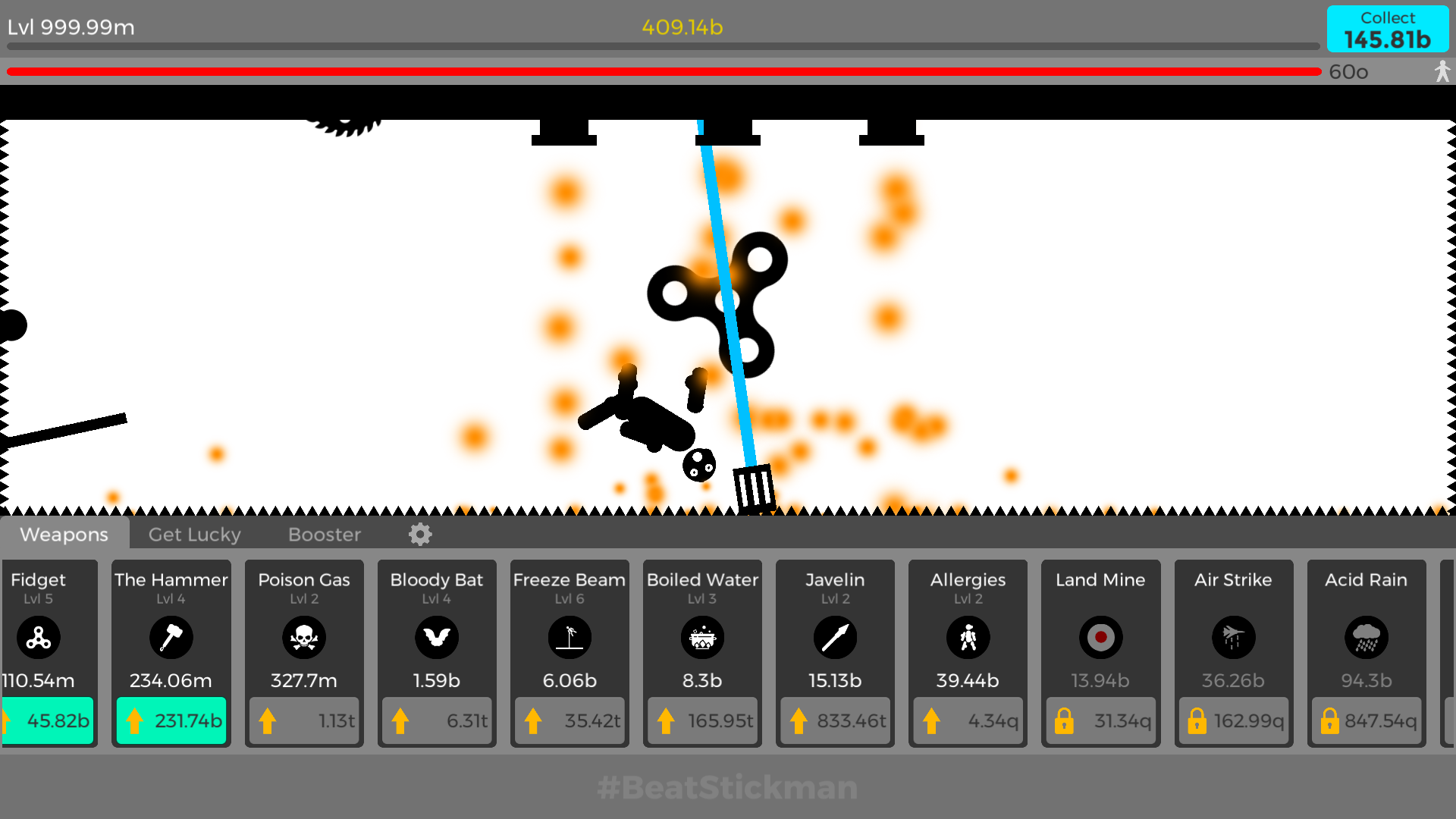The width and height of the screenshot is (1456, 819).
Task: Tap the Javelin weapon icon
Action: (835, 638)
